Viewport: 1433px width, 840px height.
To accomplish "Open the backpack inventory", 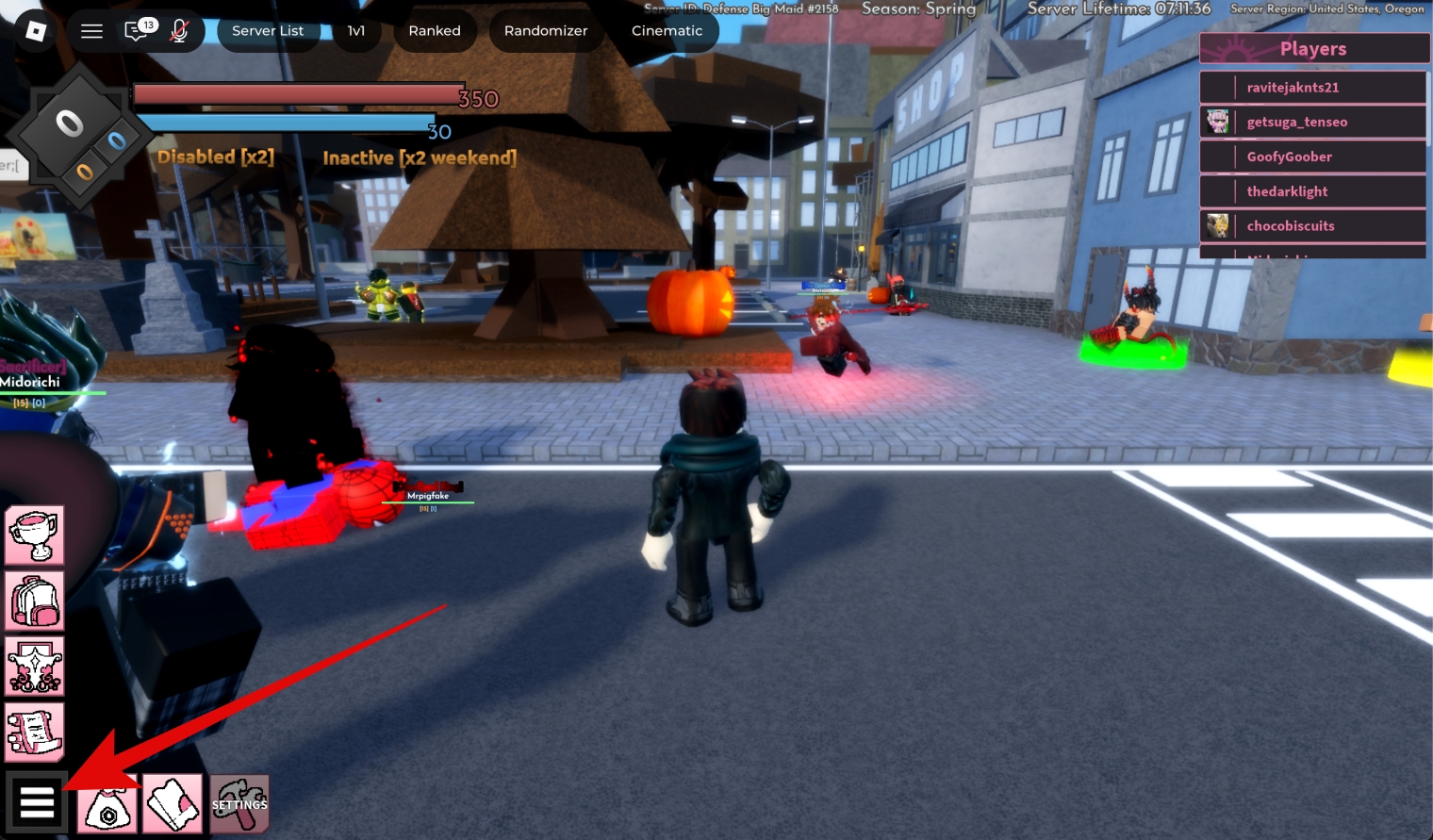I will tap(35, 601).
